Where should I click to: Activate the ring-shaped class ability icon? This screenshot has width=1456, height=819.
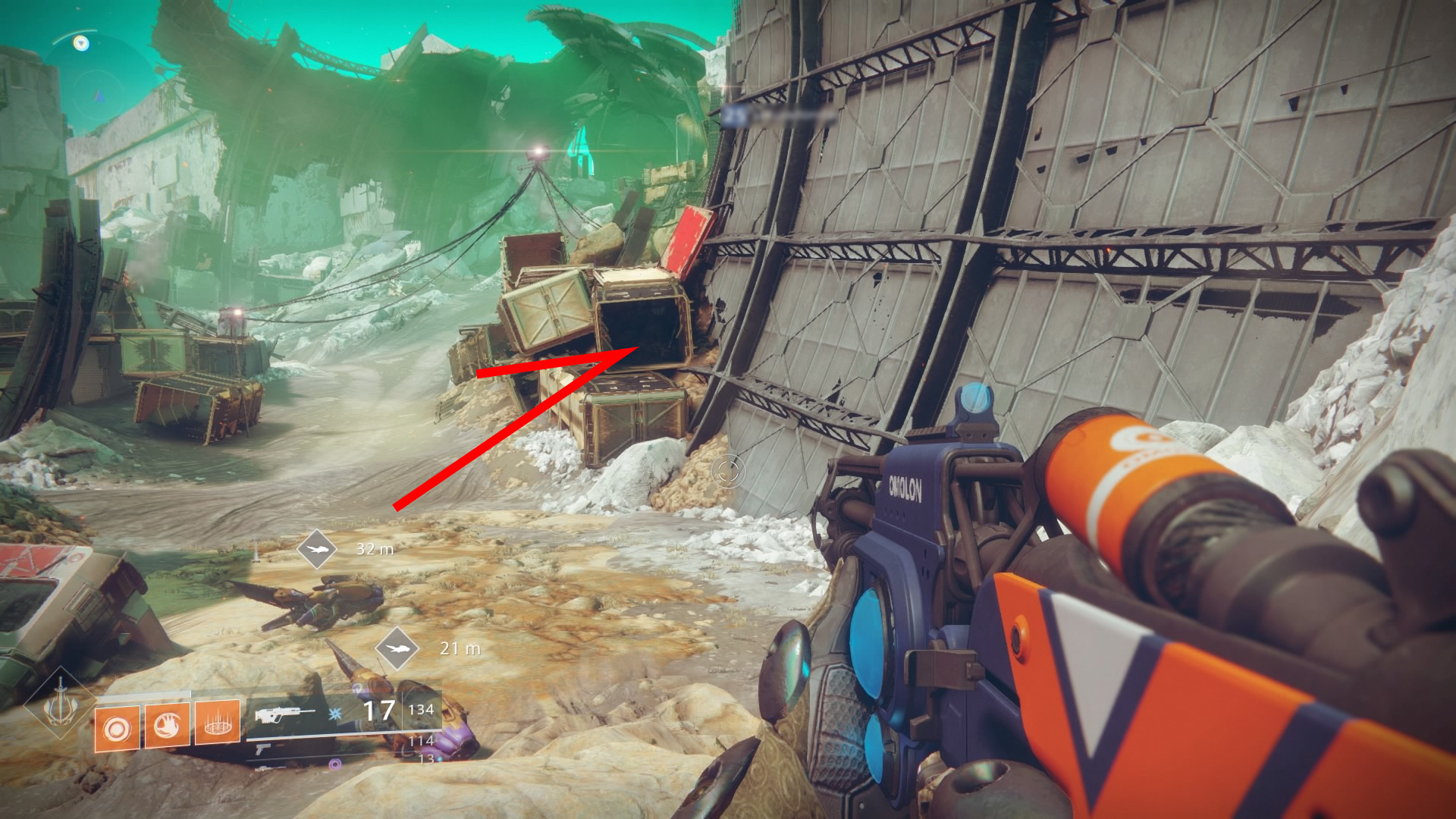[218, 724]
